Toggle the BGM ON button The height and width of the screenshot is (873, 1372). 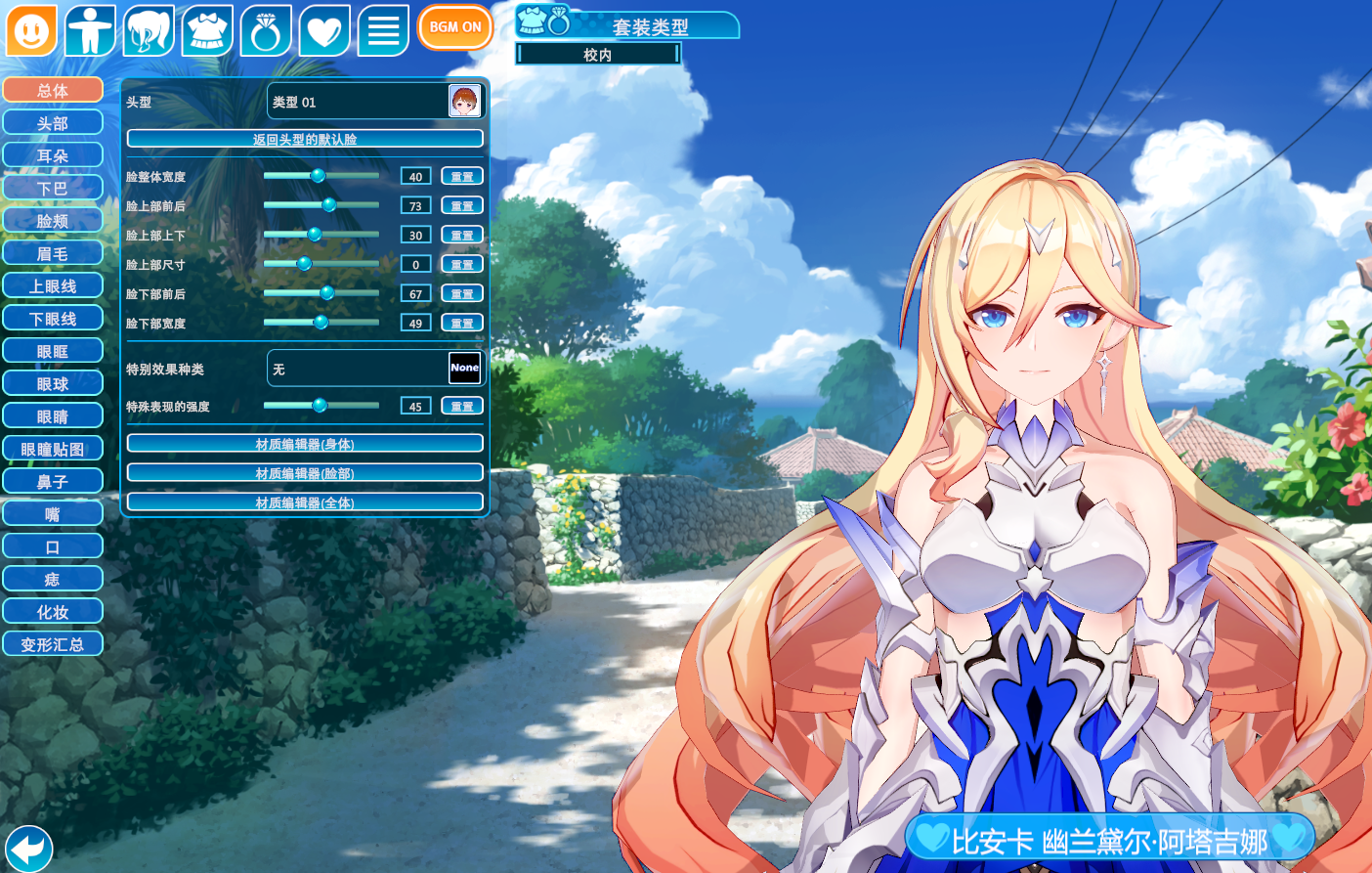(454, 27)
